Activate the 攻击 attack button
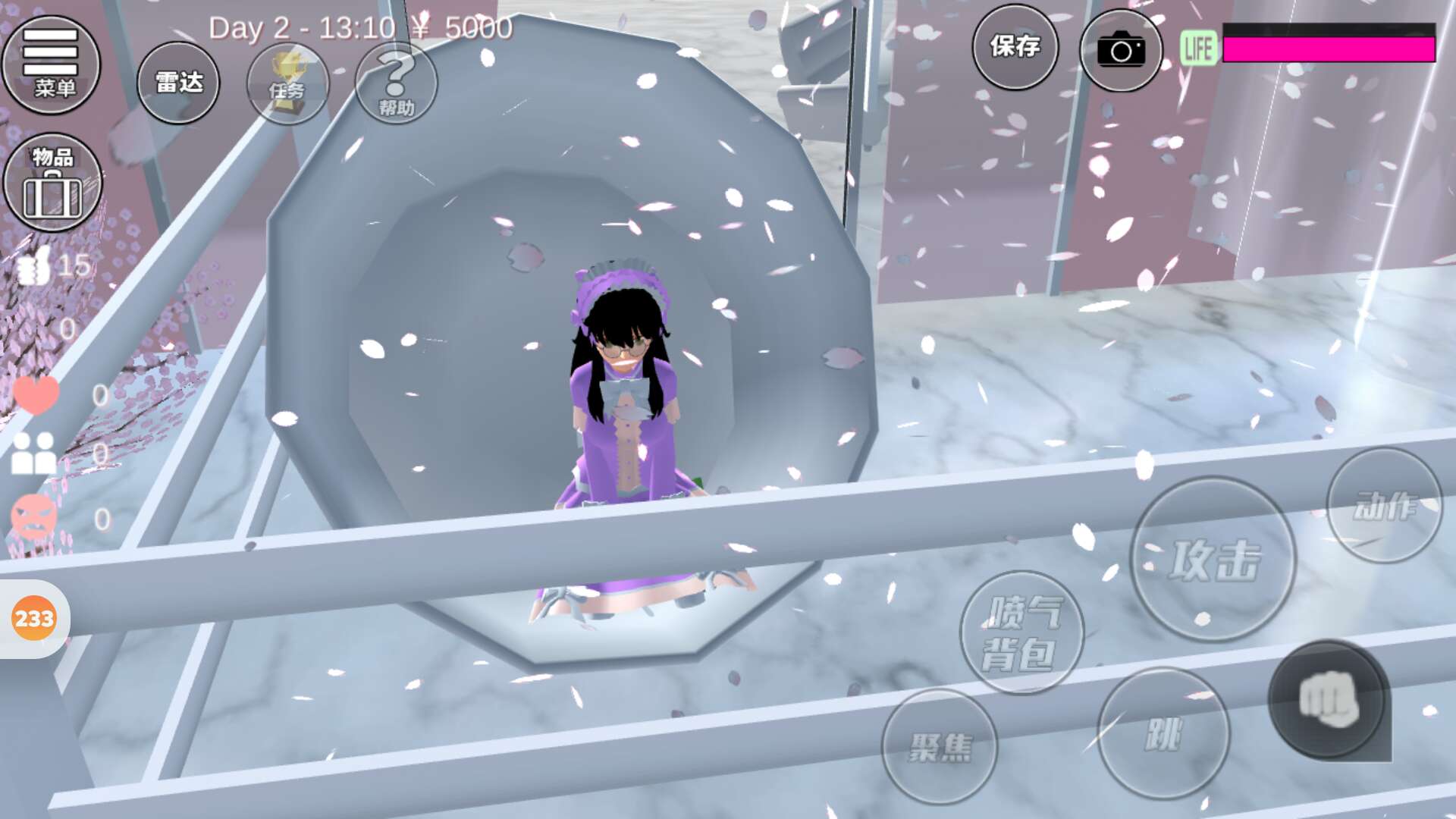The height and width of the screenshot is (819, 1456). 1213,560
